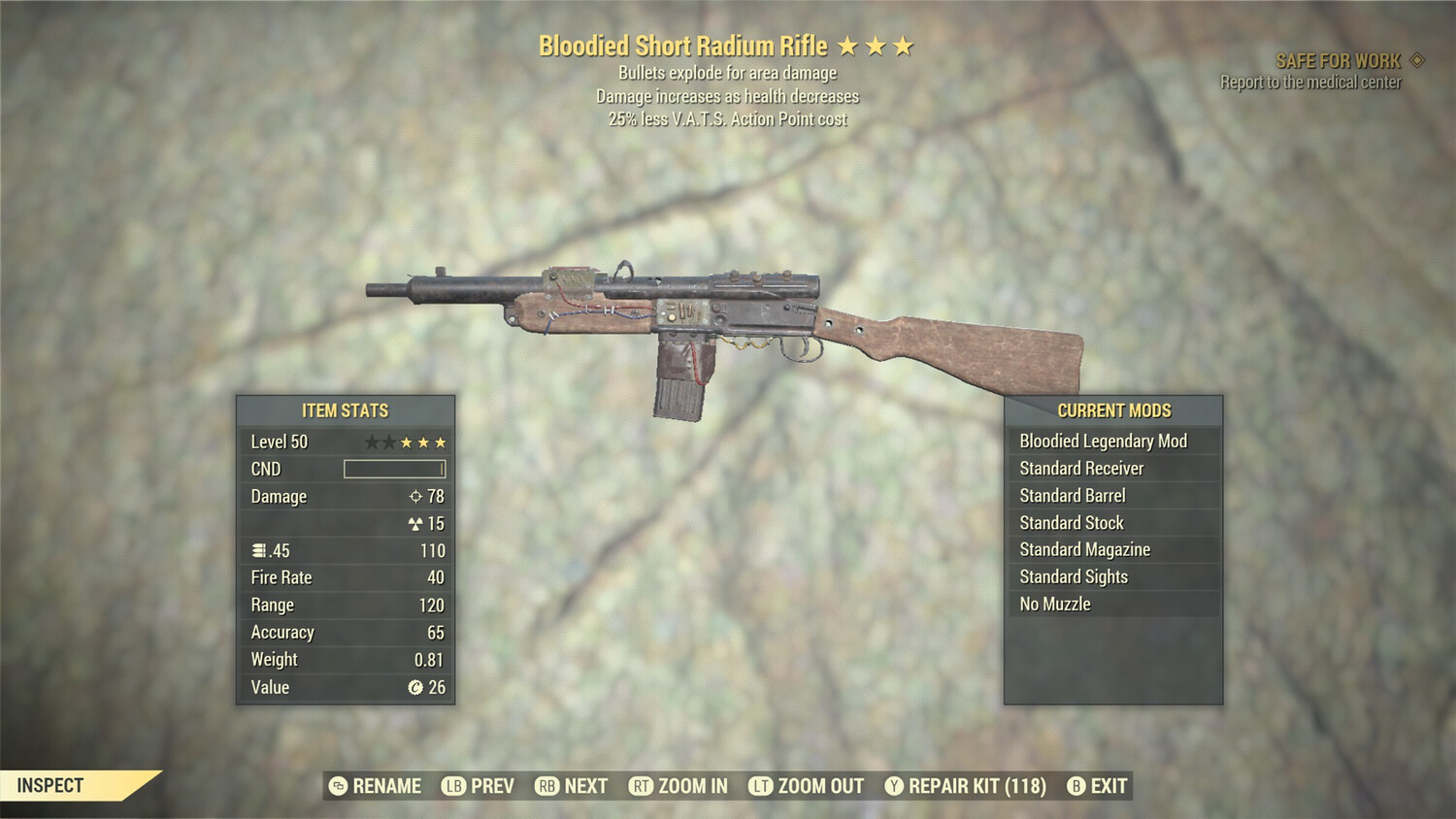Click the CND condition bar
This screenshot has width=1456, height=819.
[x=393, y=469]
